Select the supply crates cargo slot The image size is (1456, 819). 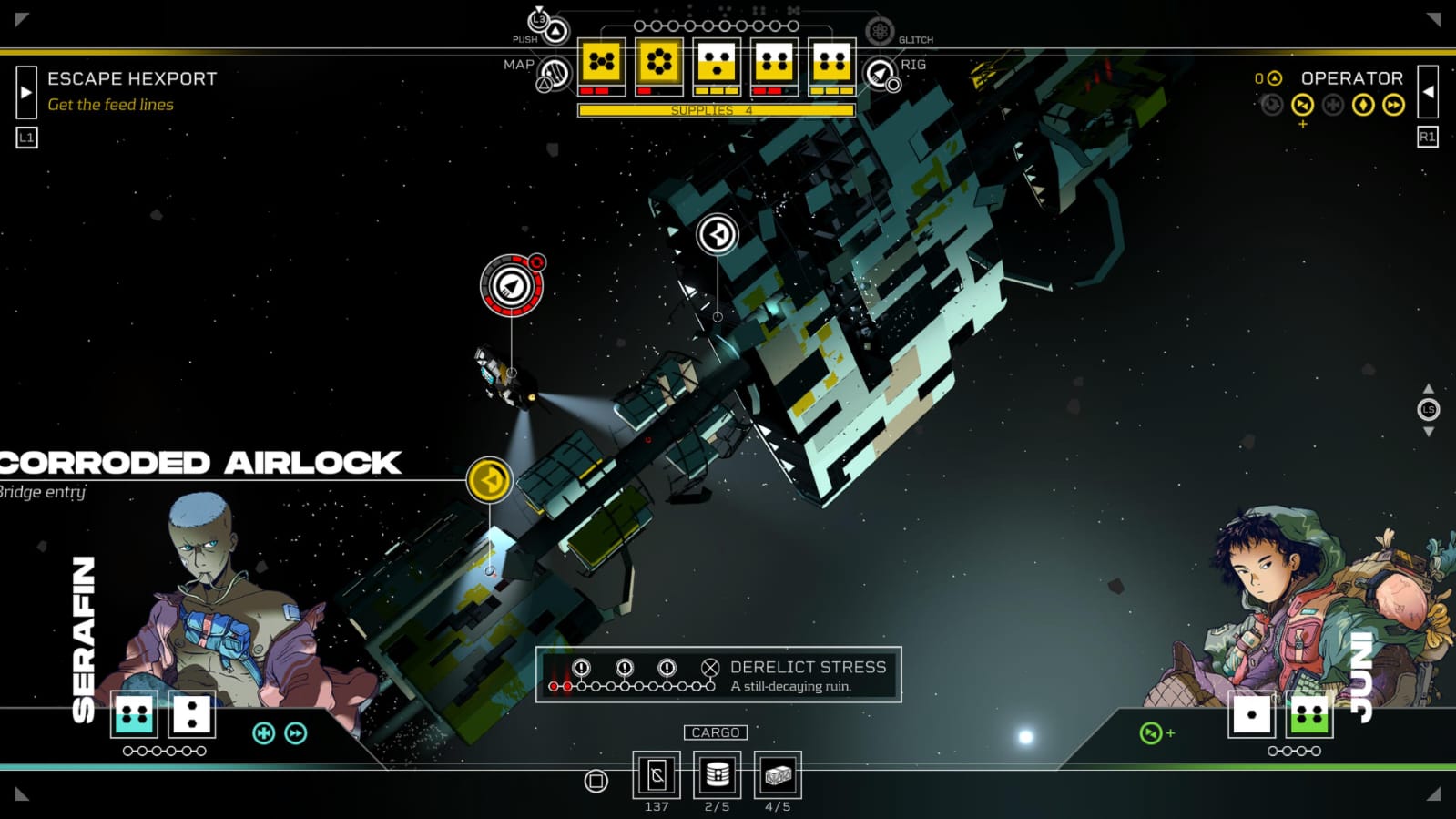(x=778, y=775)
